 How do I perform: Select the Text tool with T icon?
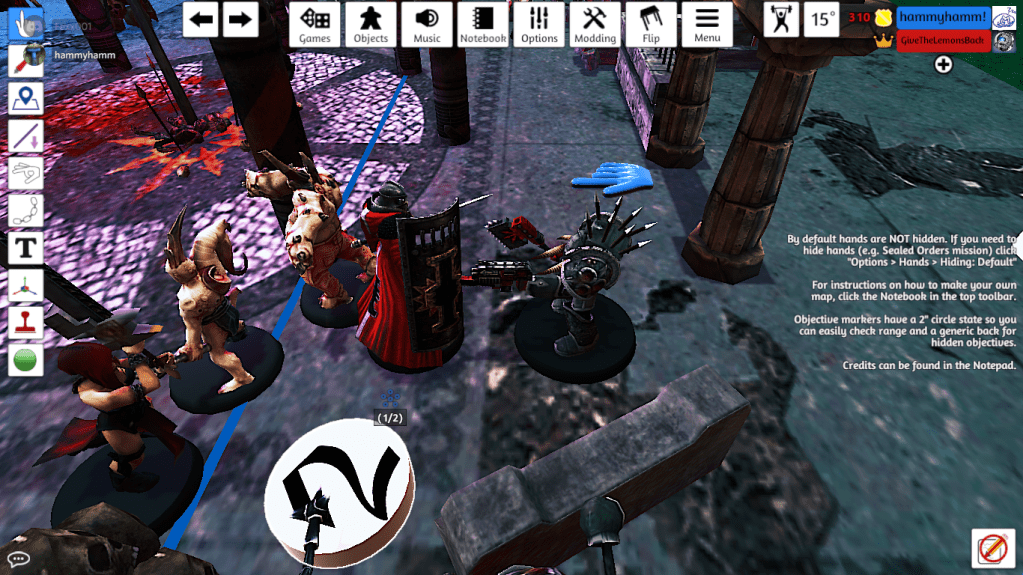(x=25, y=247)
